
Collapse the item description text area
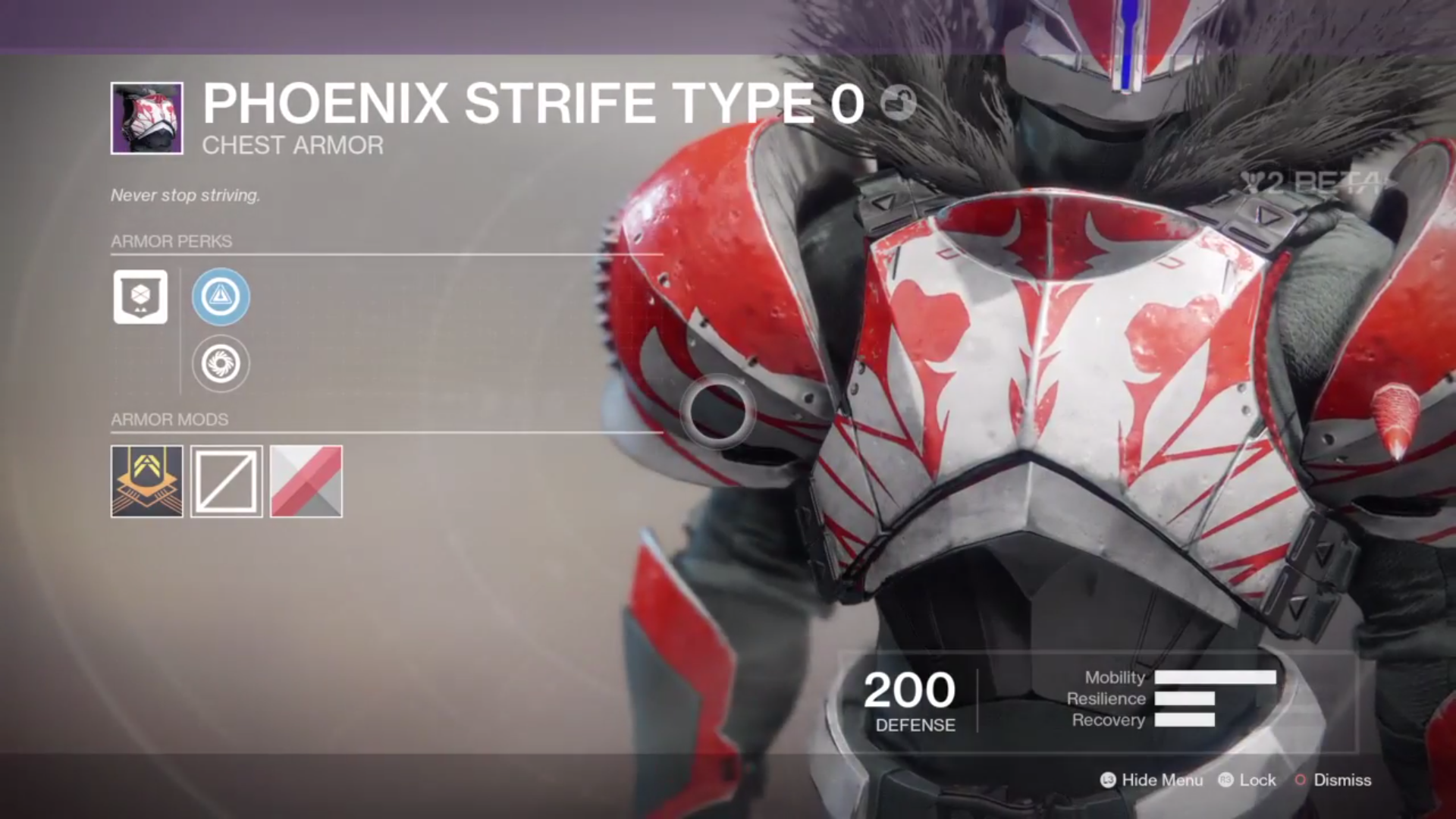point(185,195)
